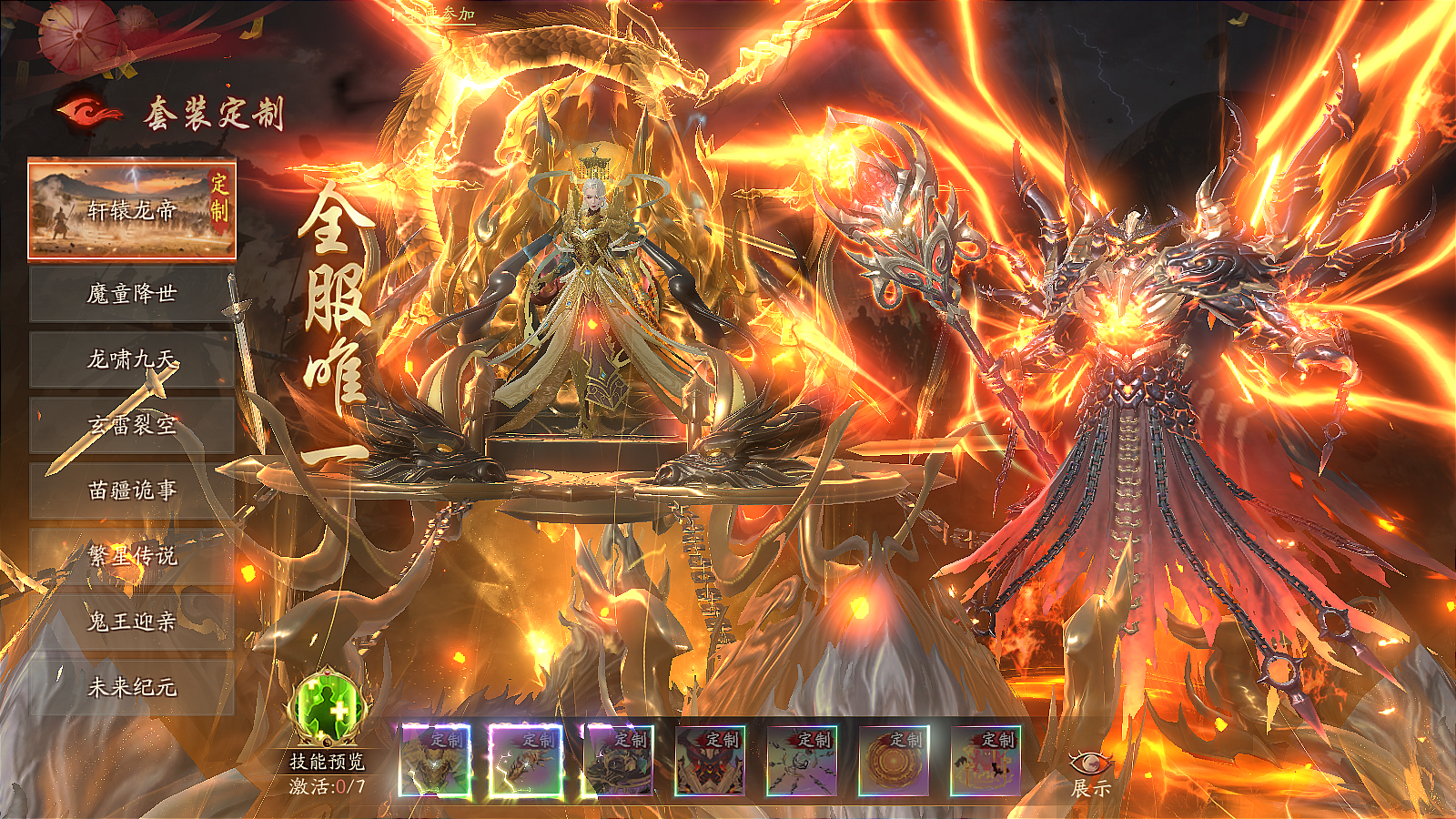Choose the 龙啸九天 set entry
Viewport: 1456px width, 819px height.
pos(132,359)
